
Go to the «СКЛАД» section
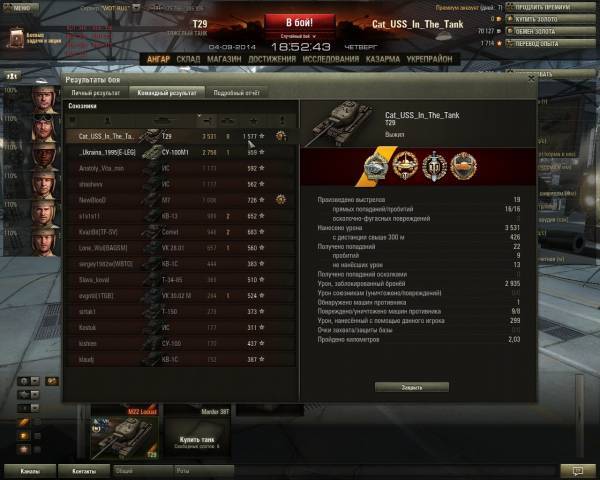(x=188, y=59)
